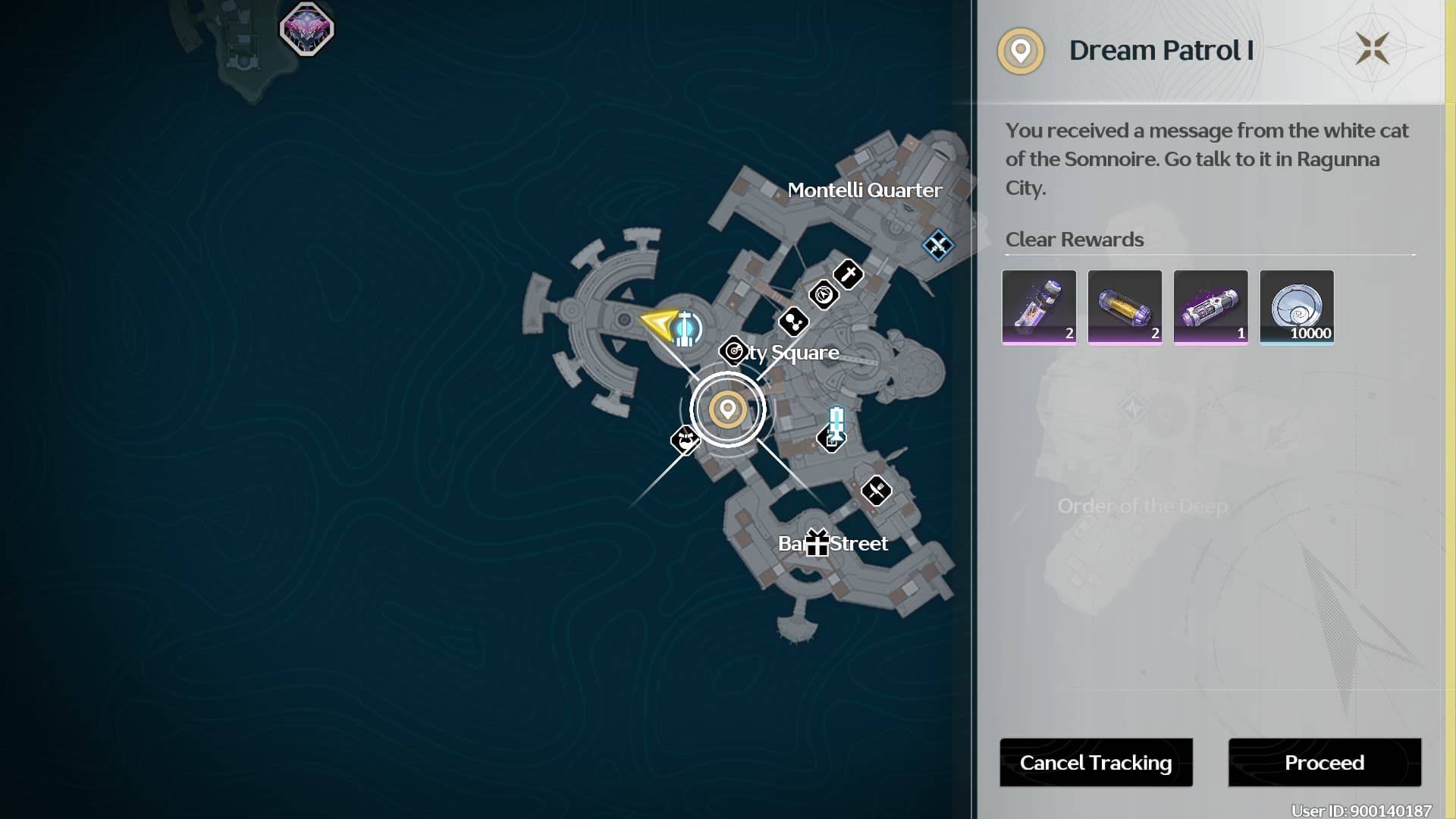The width and height of the screenshot is (1456, 819).
Task: Click the mask vendor icon southwest of the quest marker
Action: pos(686,440)
